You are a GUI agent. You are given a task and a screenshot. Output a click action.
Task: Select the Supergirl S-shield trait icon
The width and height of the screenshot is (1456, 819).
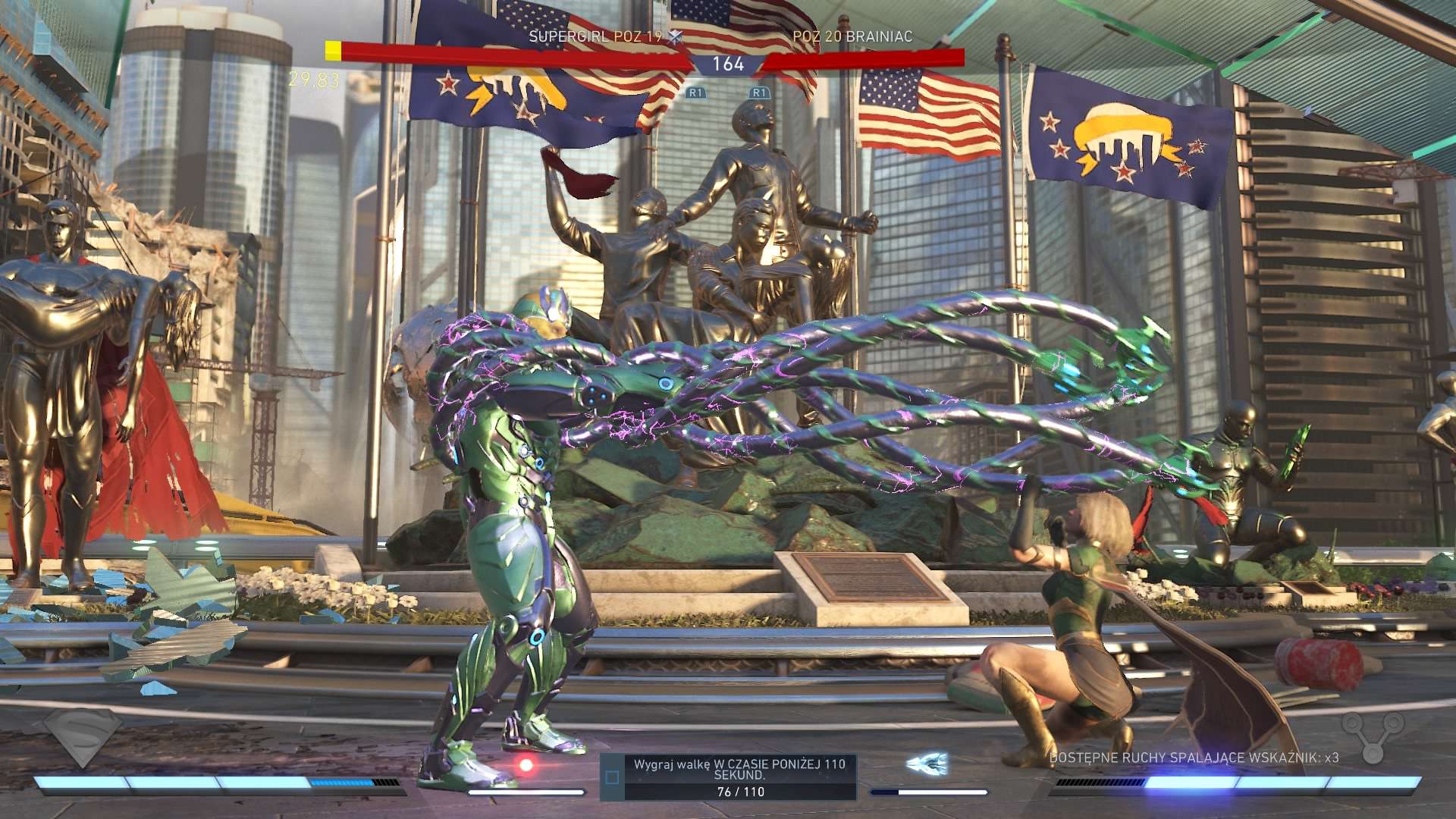[82, 736]
